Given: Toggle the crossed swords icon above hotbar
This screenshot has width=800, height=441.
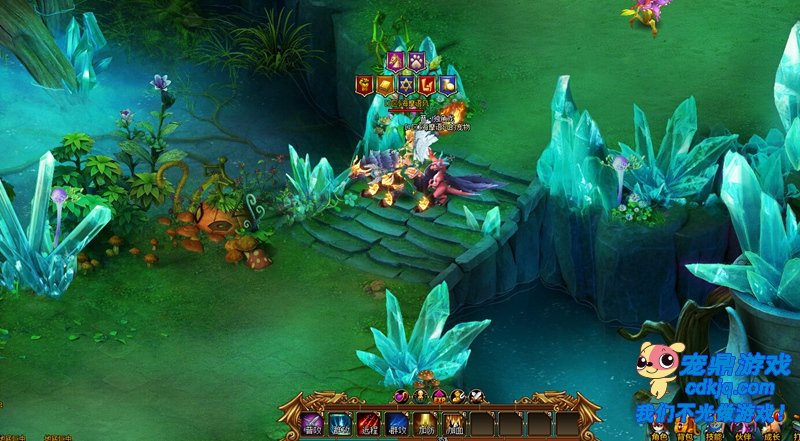Looking at the screenshot, I should click(476, 397).
